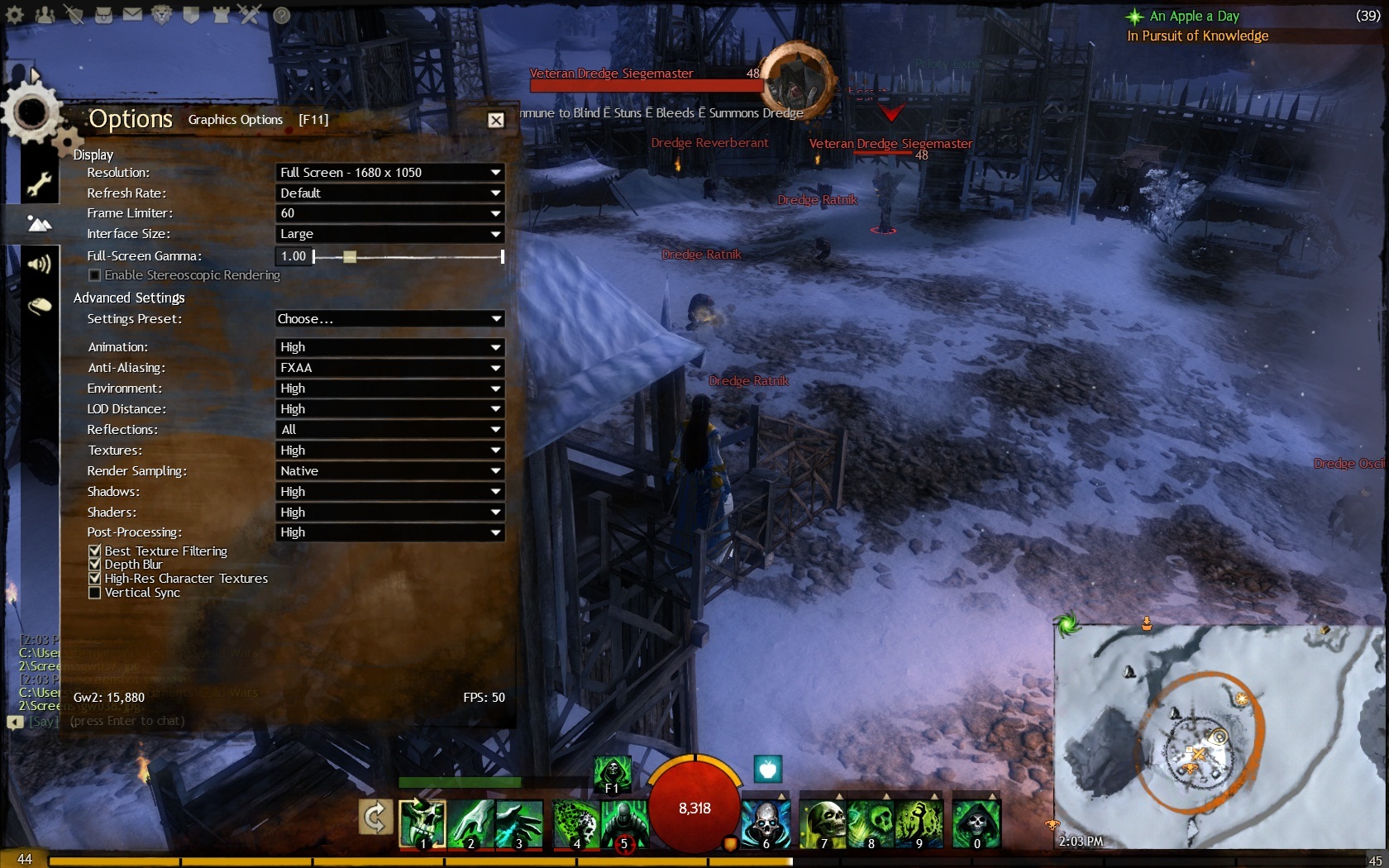Change the Shadows quality dropdown

(389, 492)
